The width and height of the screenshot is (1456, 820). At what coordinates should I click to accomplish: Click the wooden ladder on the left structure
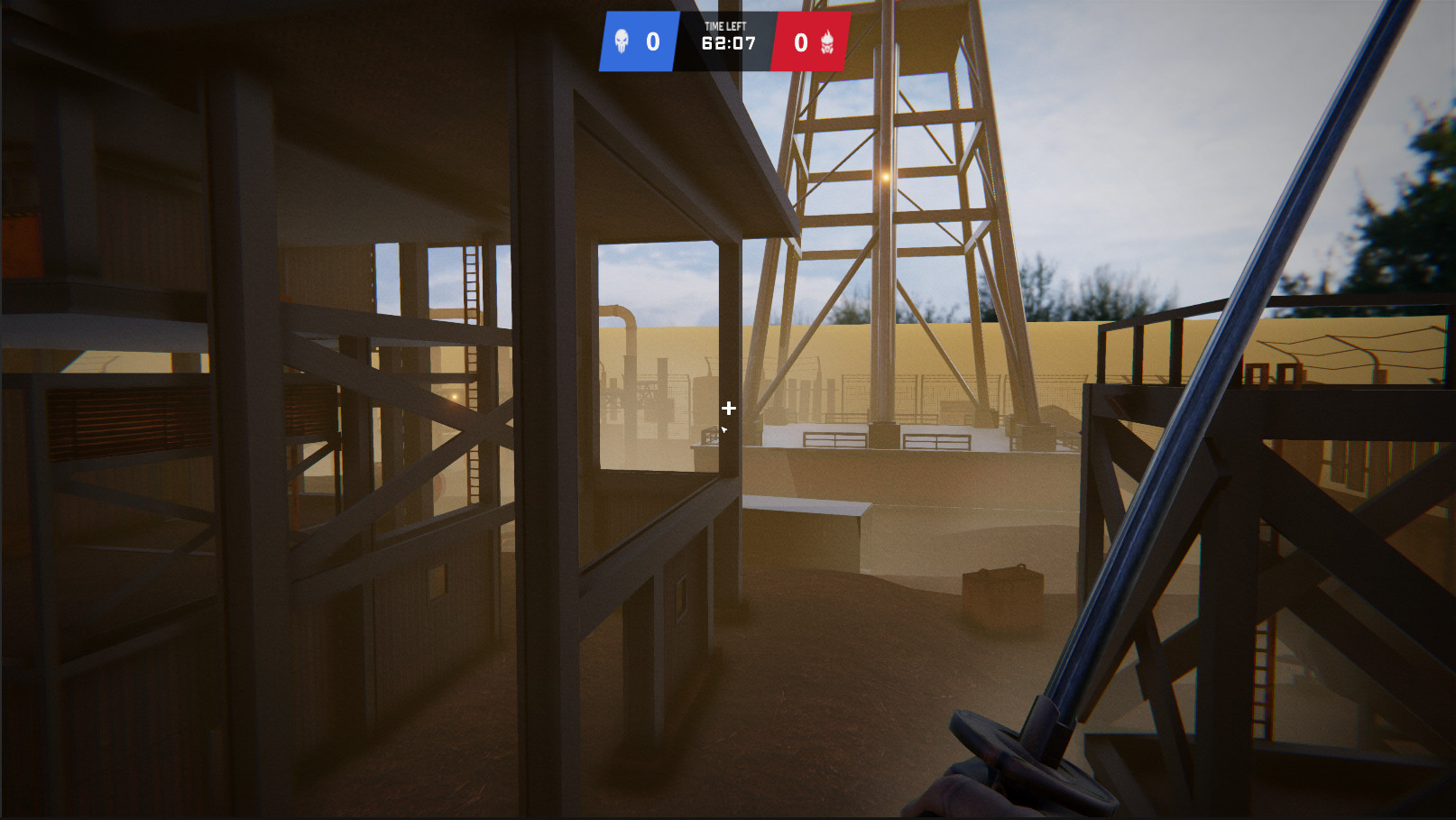(471, 361)
